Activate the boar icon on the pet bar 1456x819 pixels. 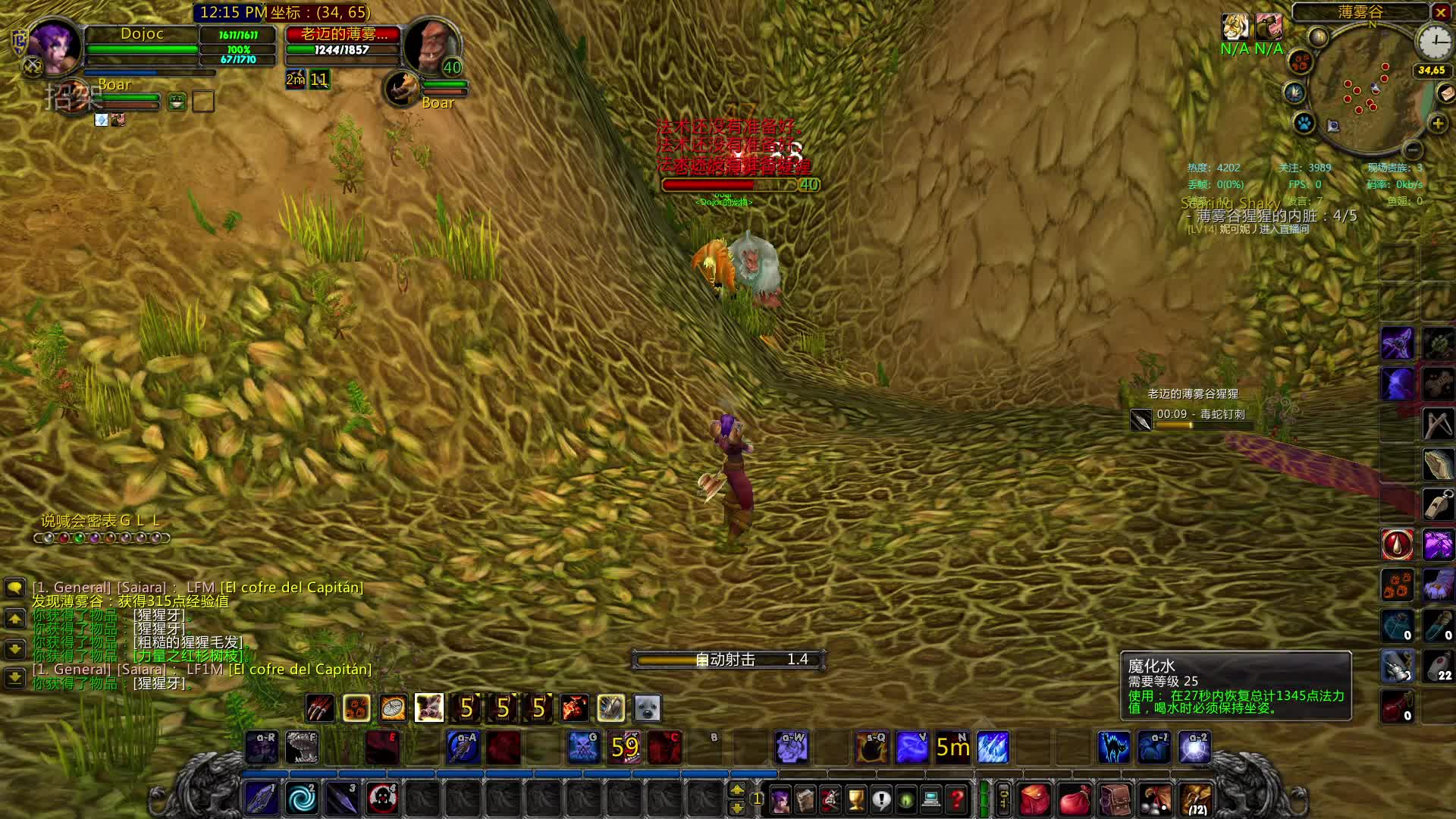pos(428,708)
